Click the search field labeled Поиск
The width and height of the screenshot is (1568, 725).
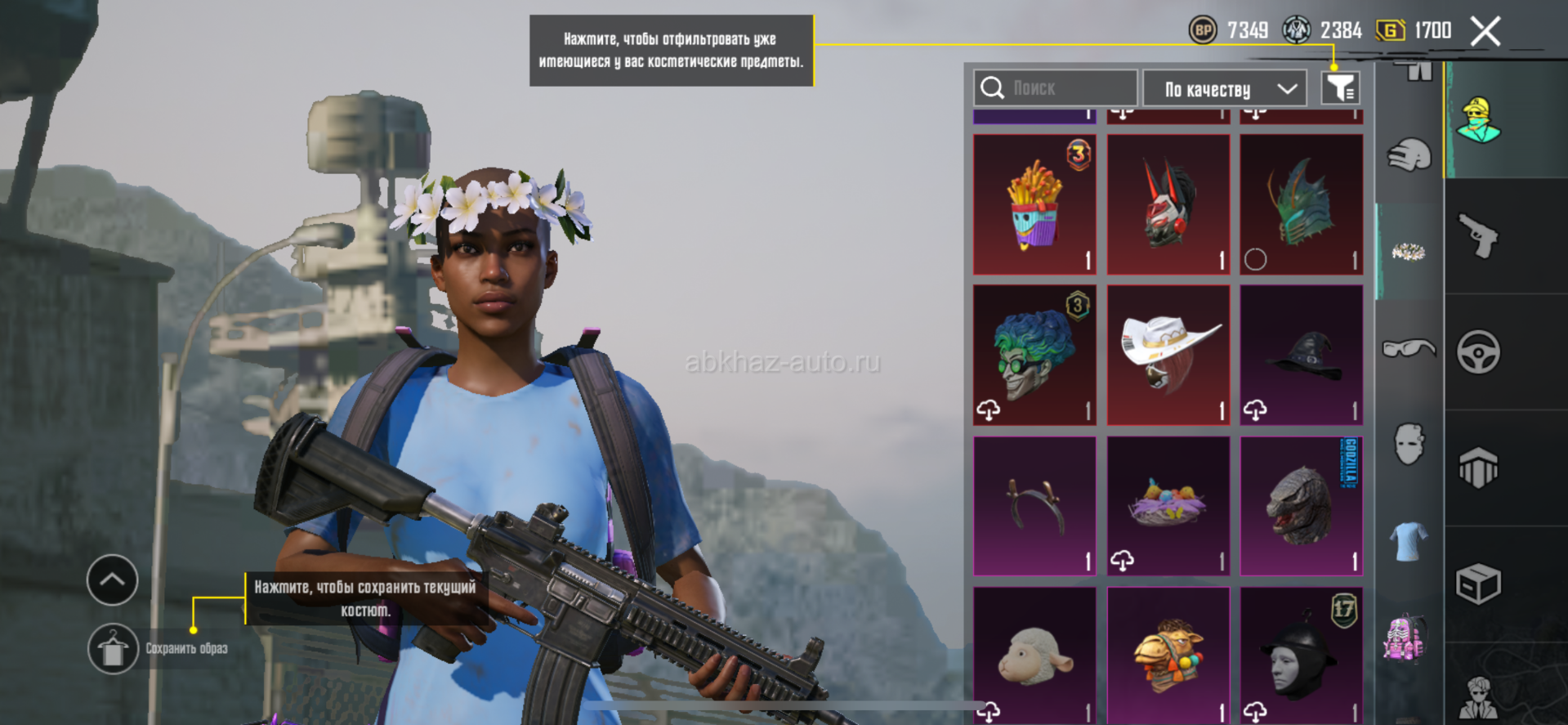point(1055,88)
